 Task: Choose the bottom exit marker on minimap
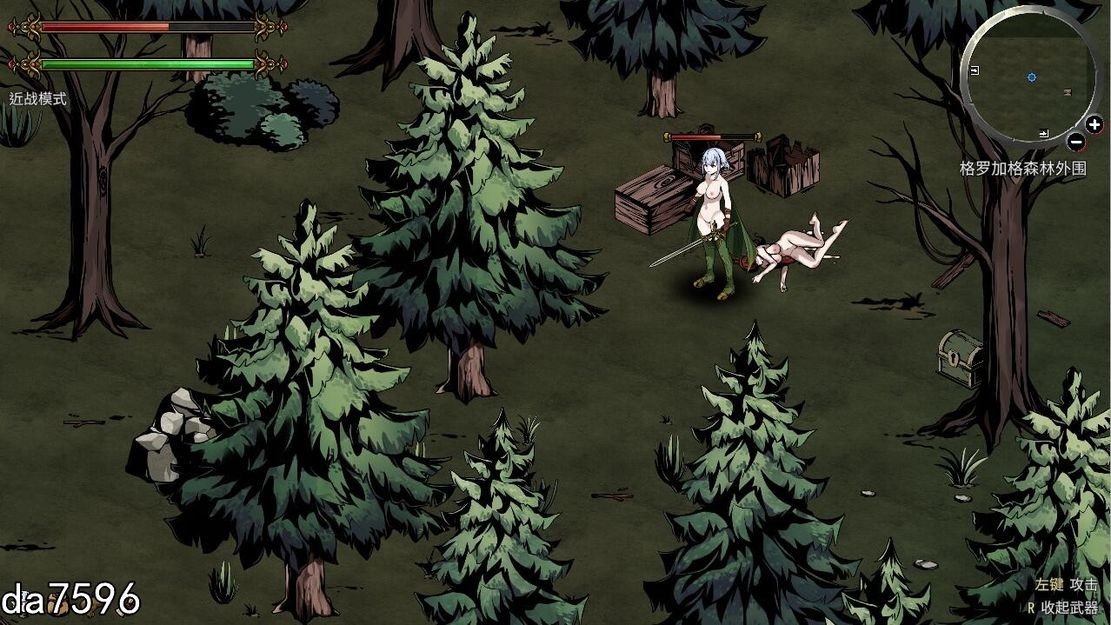pyautogui.click(x=1044, y=133)
